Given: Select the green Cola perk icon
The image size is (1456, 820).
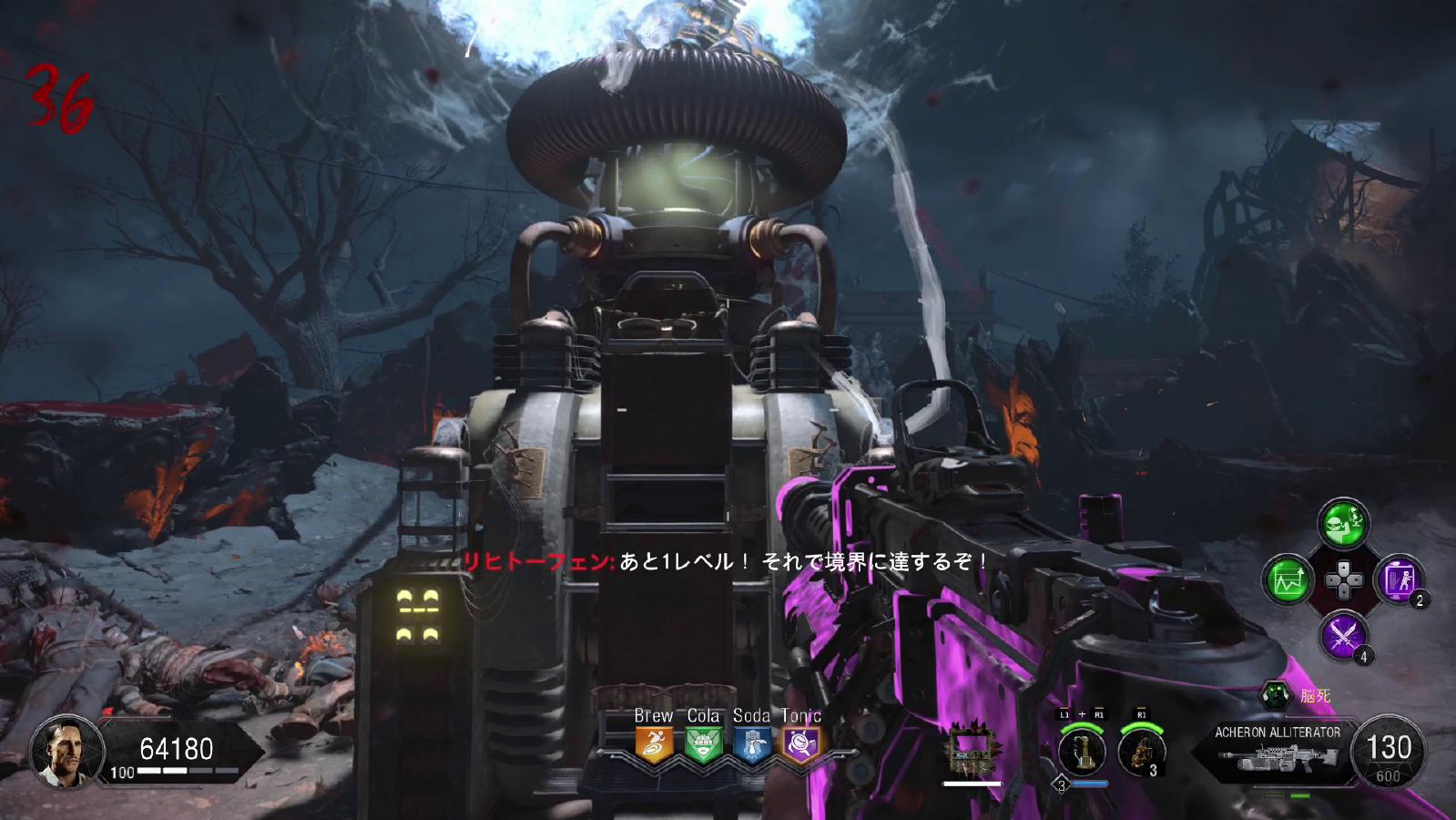Looking at the screenshot, I should [x=703, y=744].
